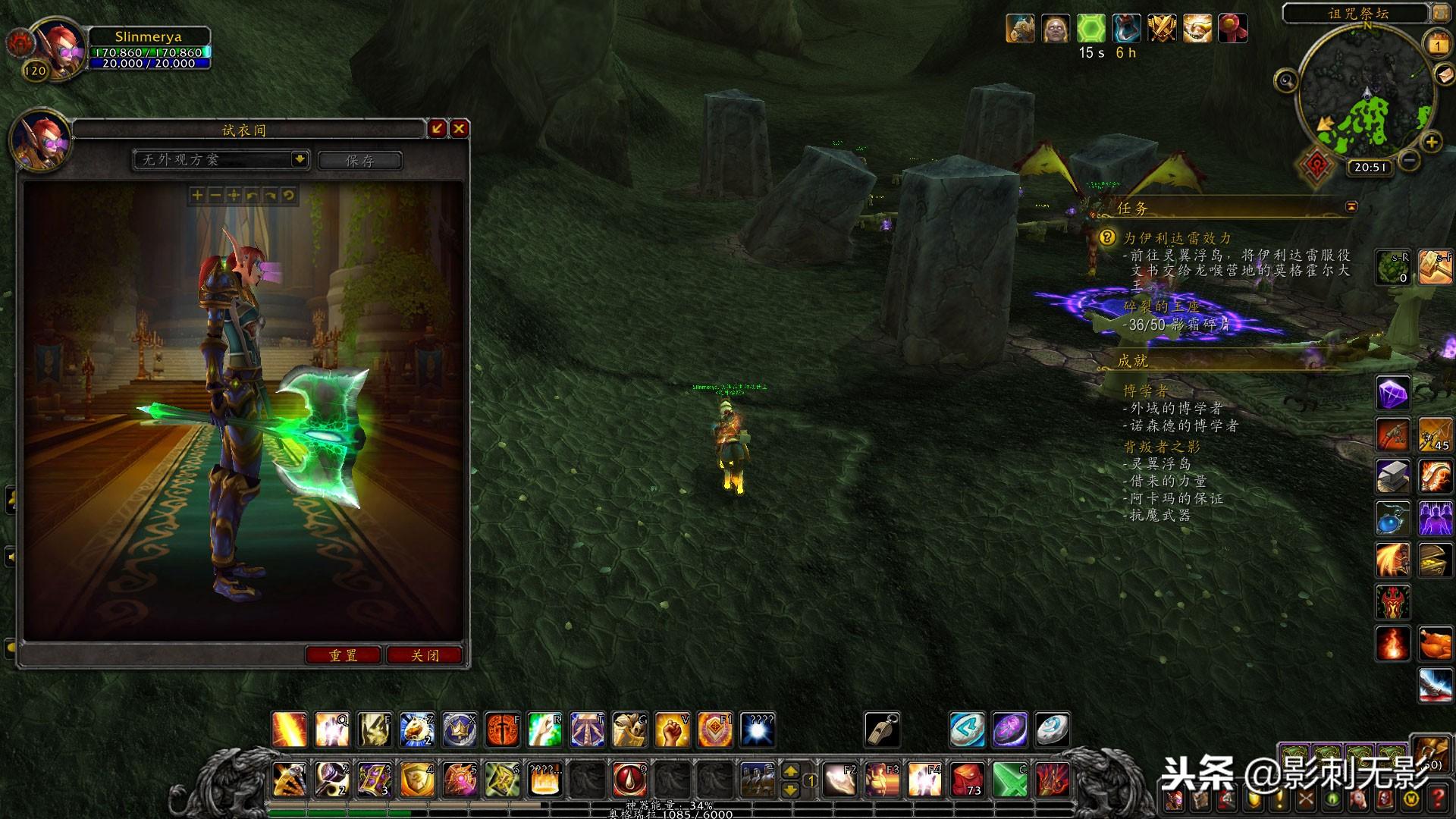Click the minimap's plus zoom button

point(1431,142)
